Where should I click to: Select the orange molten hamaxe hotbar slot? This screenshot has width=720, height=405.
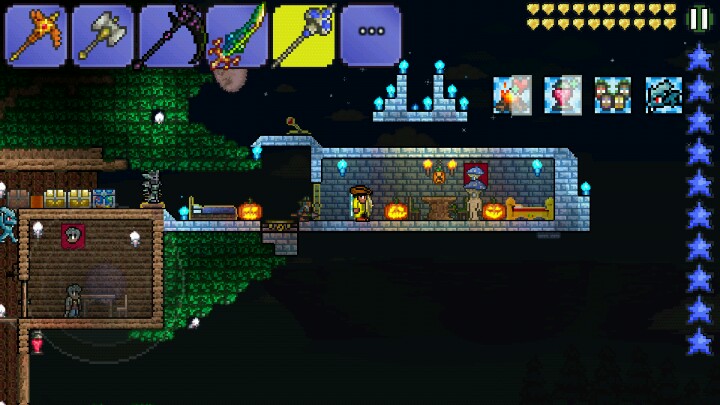[x=36, y=36]
